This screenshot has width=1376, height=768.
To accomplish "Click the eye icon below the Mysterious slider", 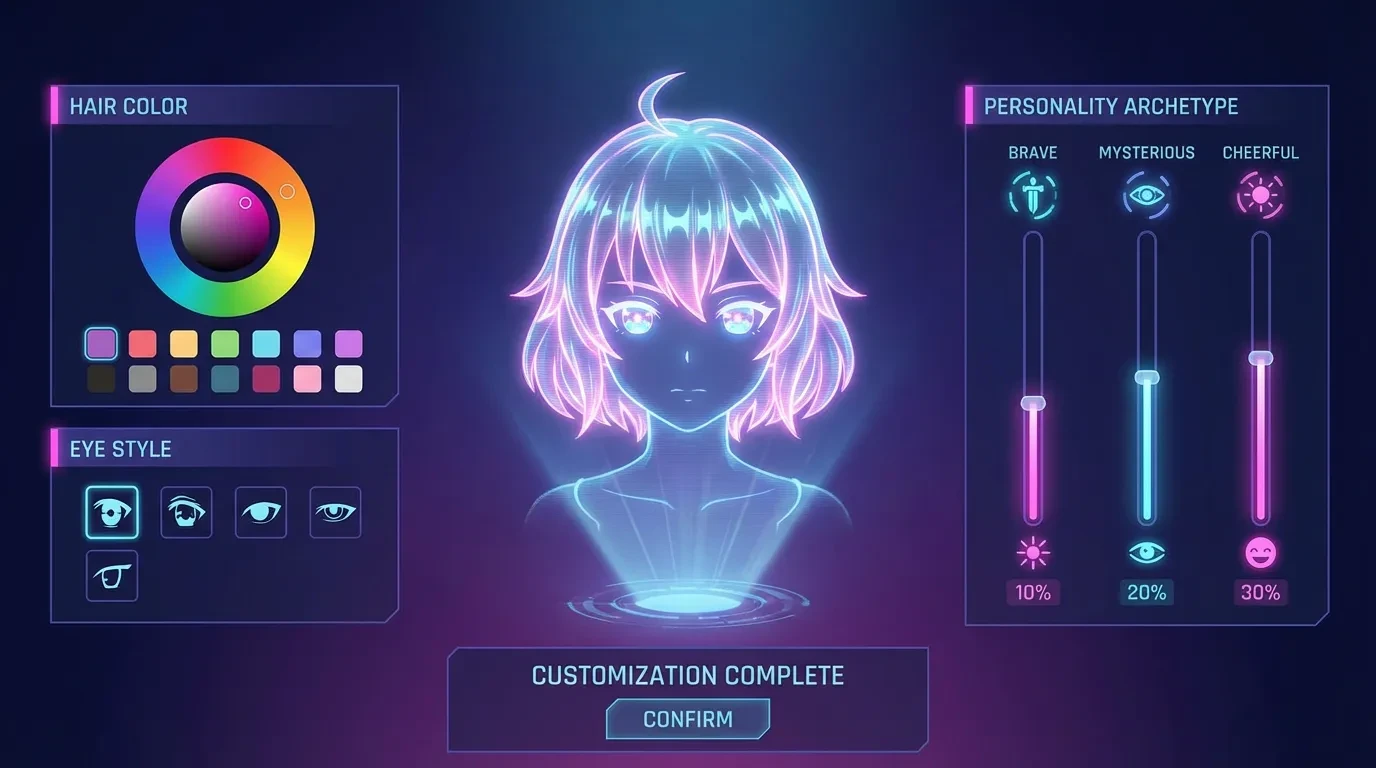I will tap(1146, 551).
